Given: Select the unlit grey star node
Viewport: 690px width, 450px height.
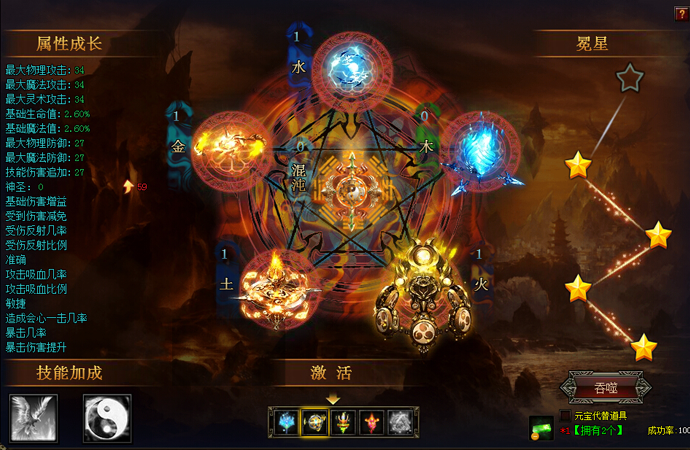Looking at the screenshot, I should (628, 78).
